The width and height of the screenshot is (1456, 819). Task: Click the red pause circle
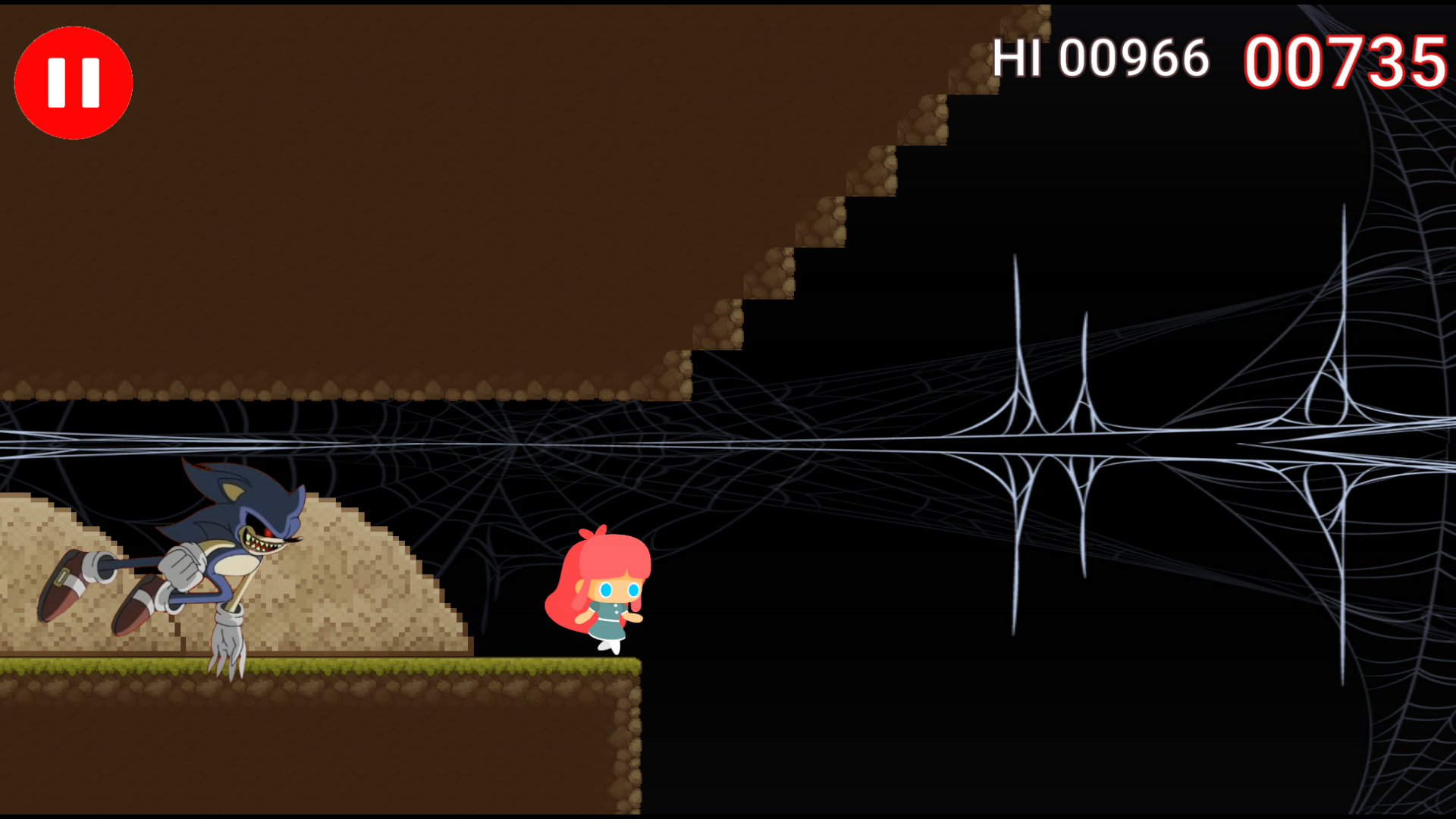point(73,81)
